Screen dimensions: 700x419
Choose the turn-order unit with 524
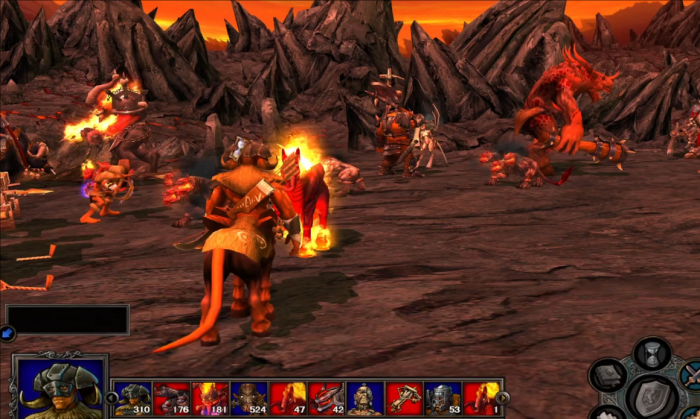pyautogui.click(x=248, y=397)
